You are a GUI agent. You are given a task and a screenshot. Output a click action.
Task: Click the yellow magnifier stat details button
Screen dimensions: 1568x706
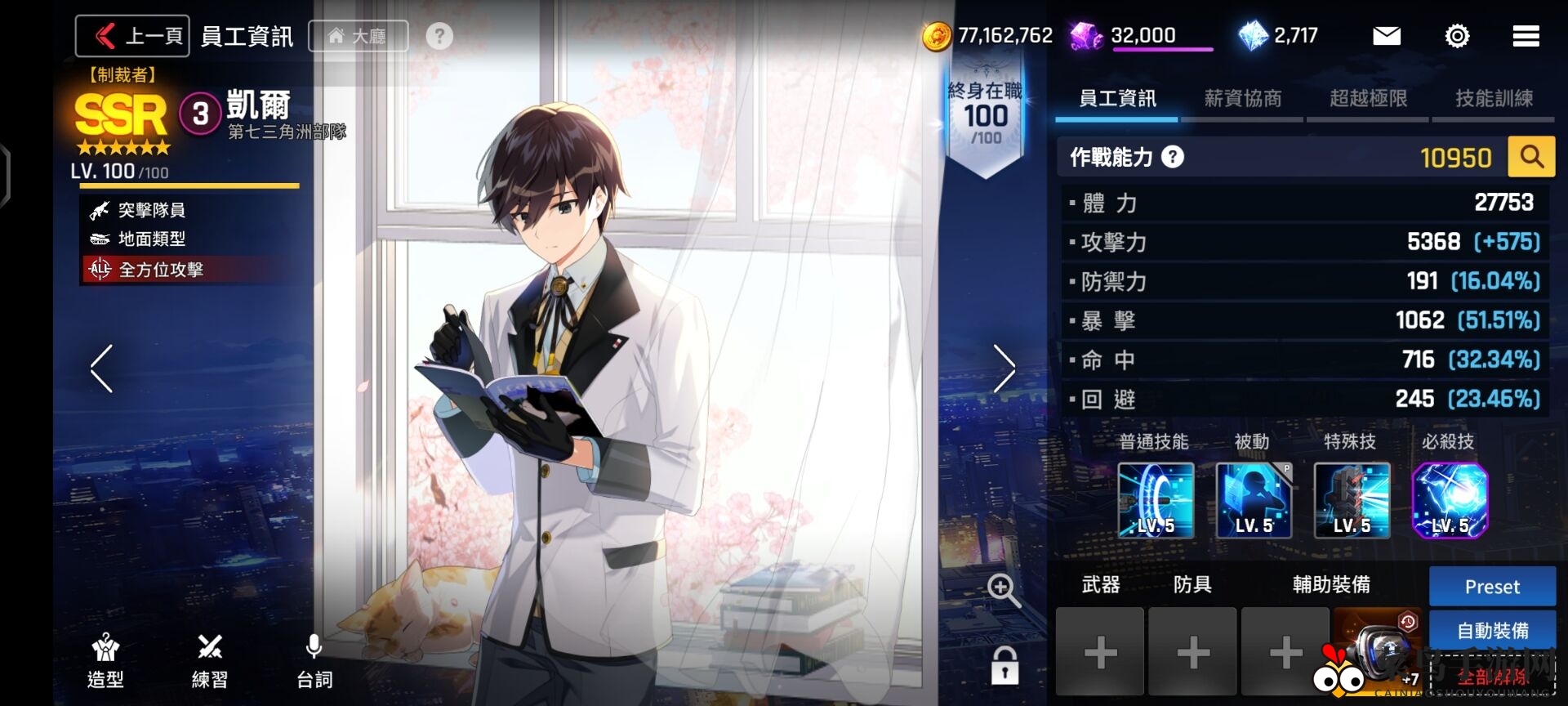[1531, 156]
